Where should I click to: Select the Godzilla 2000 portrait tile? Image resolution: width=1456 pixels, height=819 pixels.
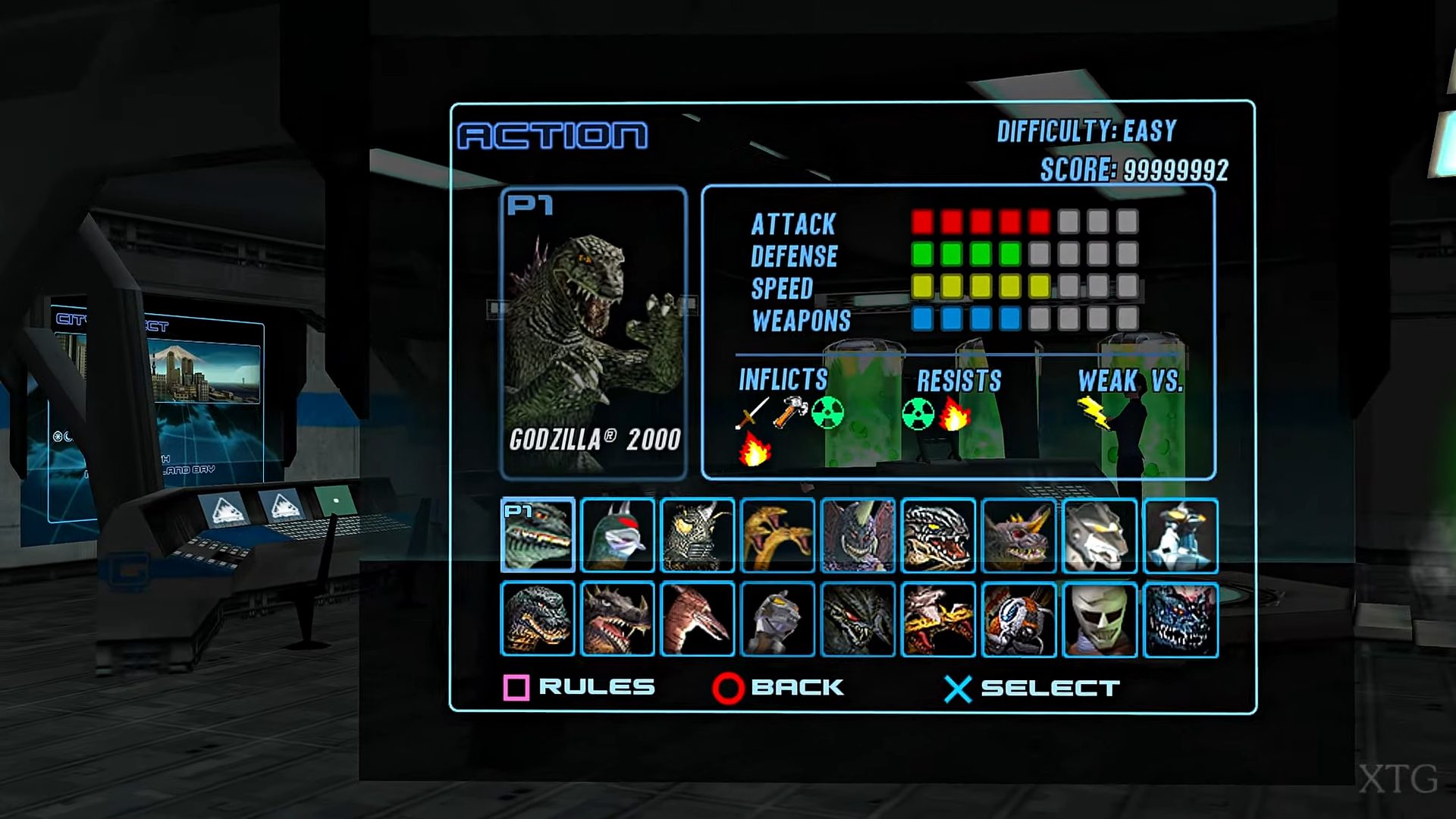coord(538,535)
